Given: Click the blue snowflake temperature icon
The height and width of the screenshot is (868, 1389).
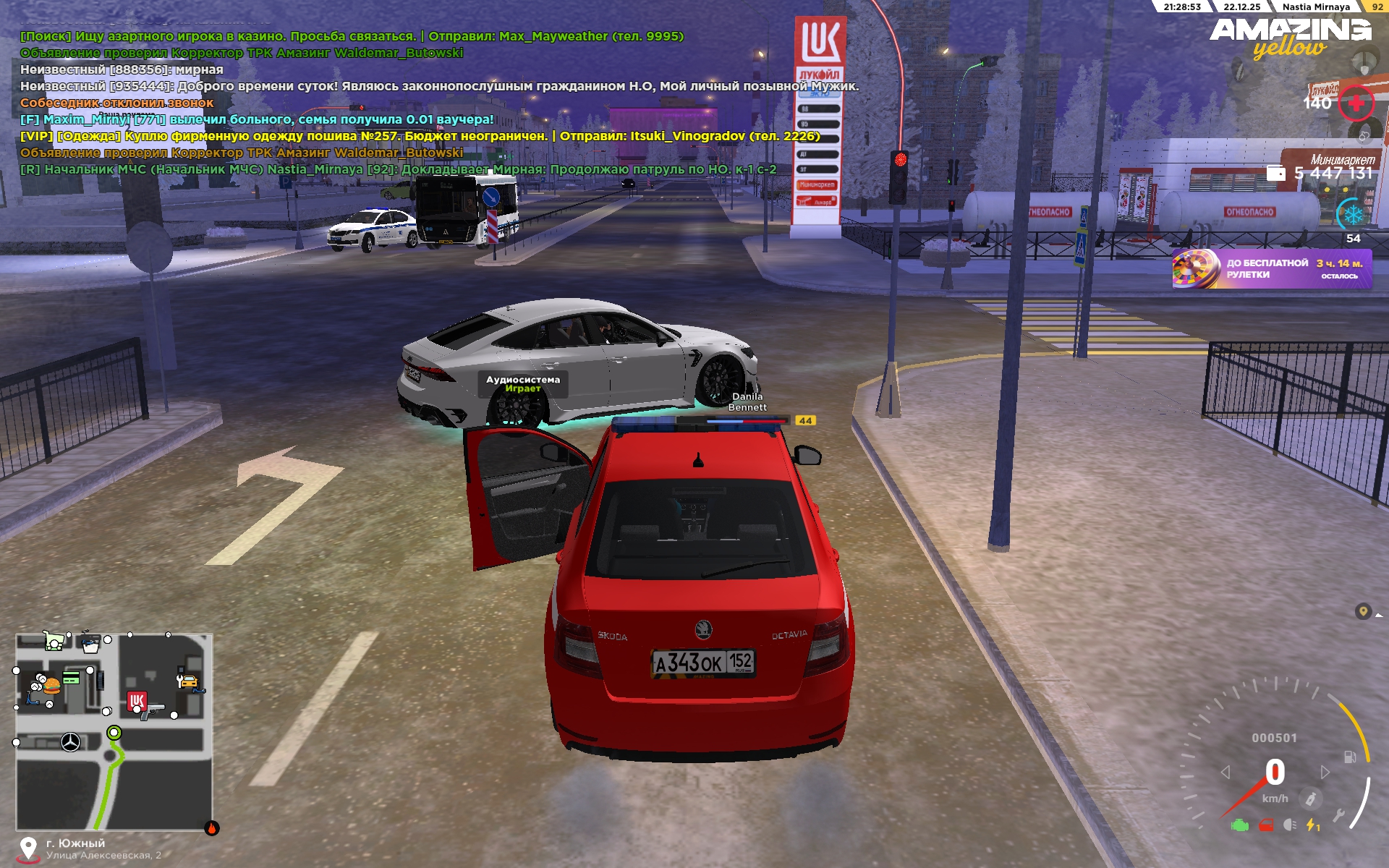Looking at the screenshot, I should tap(1353, 215).
